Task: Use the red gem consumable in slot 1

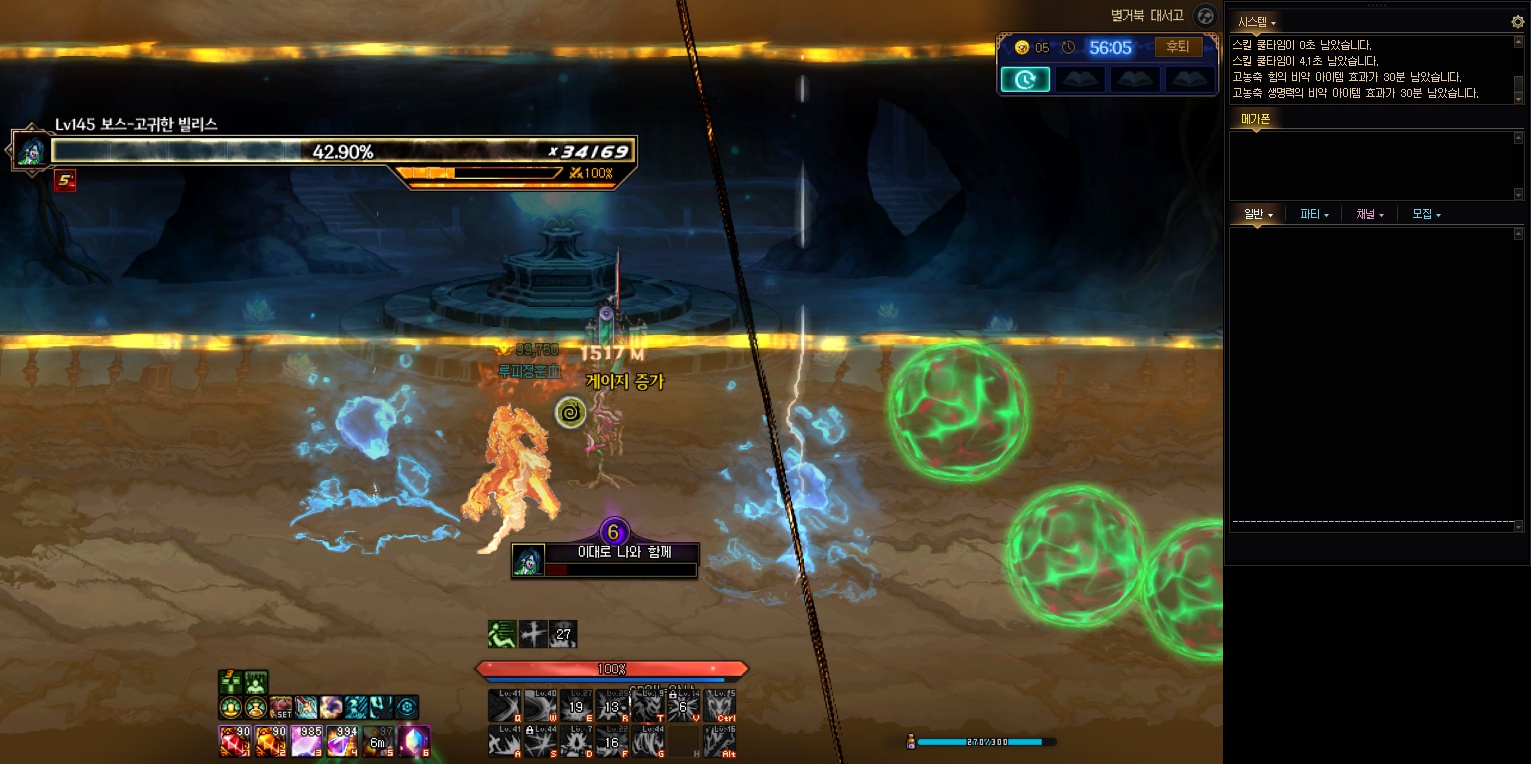Action: pos(234,741)
